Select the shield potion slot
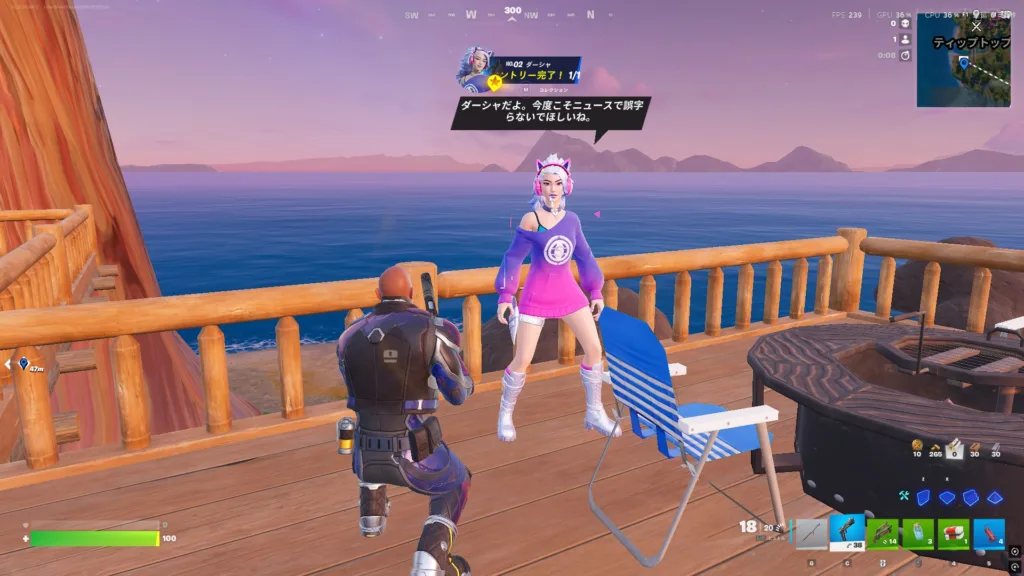Image resolution: width=1024 pixels, height=576 pixels. [x=919, y=533]
